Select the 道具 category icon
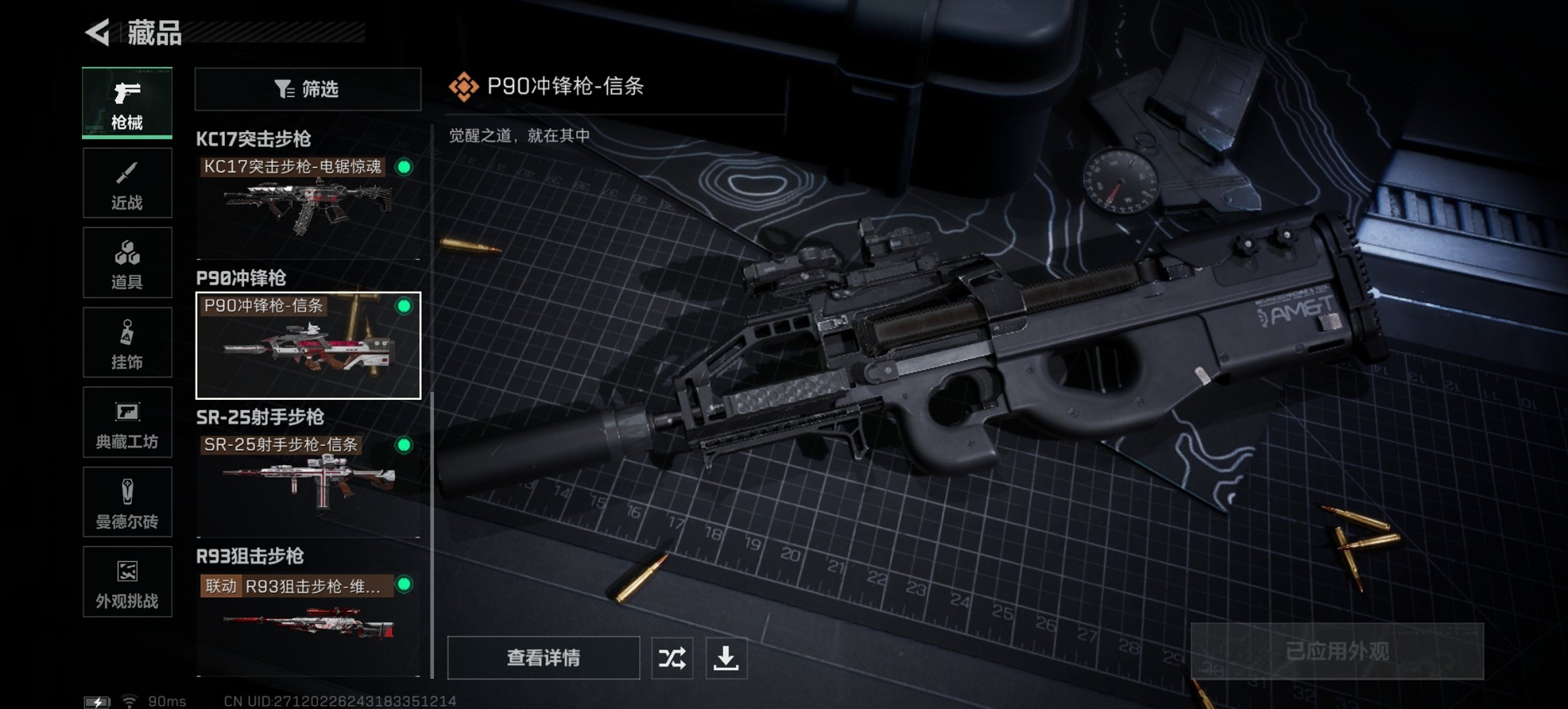This screenshot has width=1568, height=709. pos(127,263)
